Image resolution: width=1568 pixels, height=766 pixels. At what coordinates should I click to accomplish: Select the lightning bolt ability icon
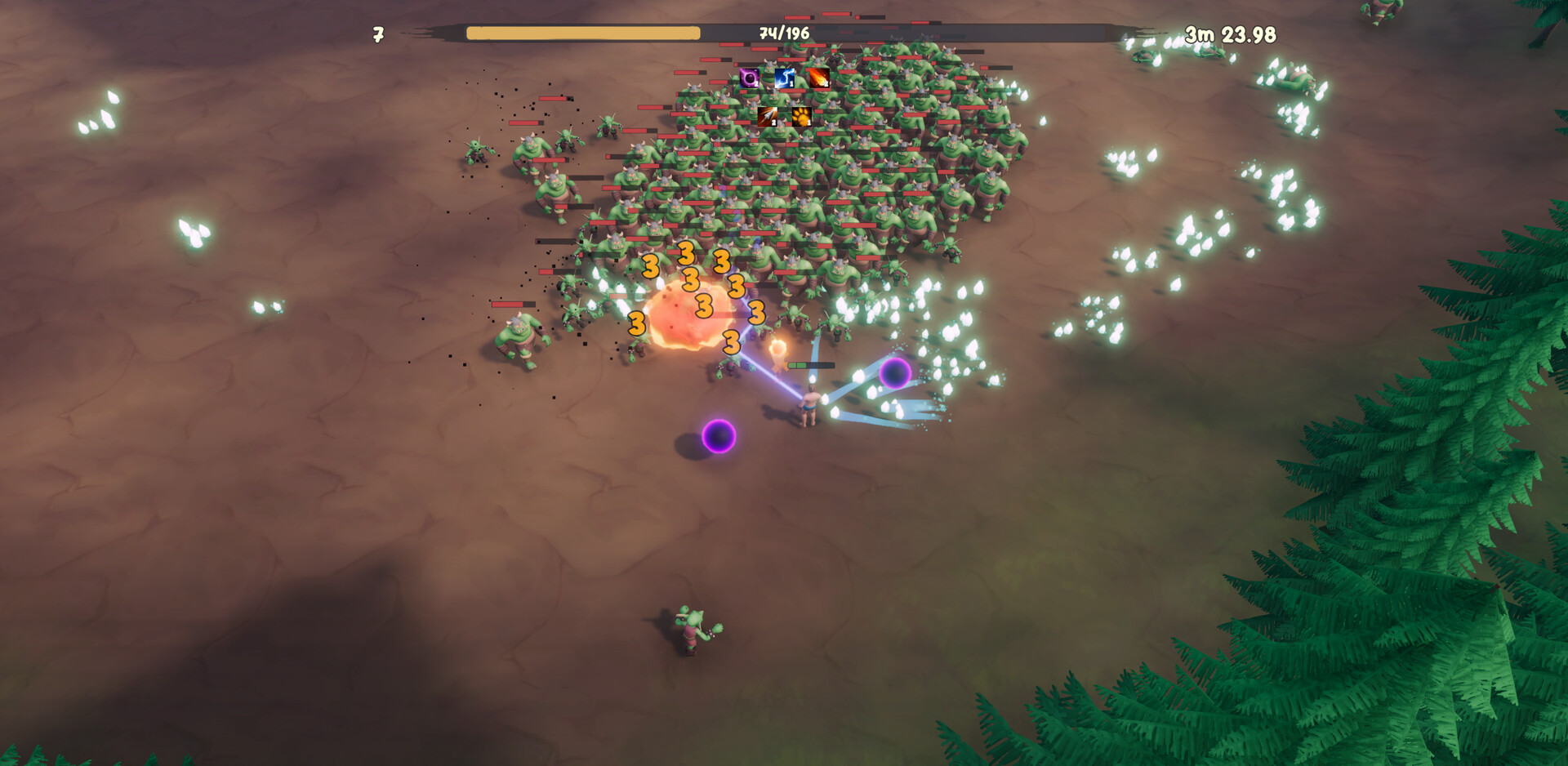[x=784, y=78]
